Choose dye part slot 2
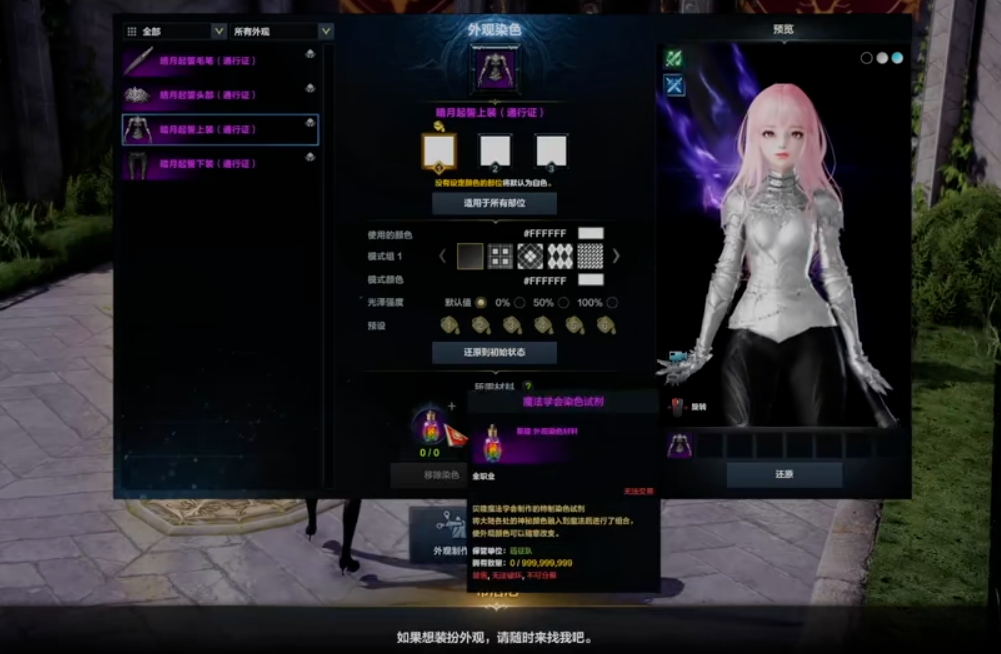 (495, 151)
